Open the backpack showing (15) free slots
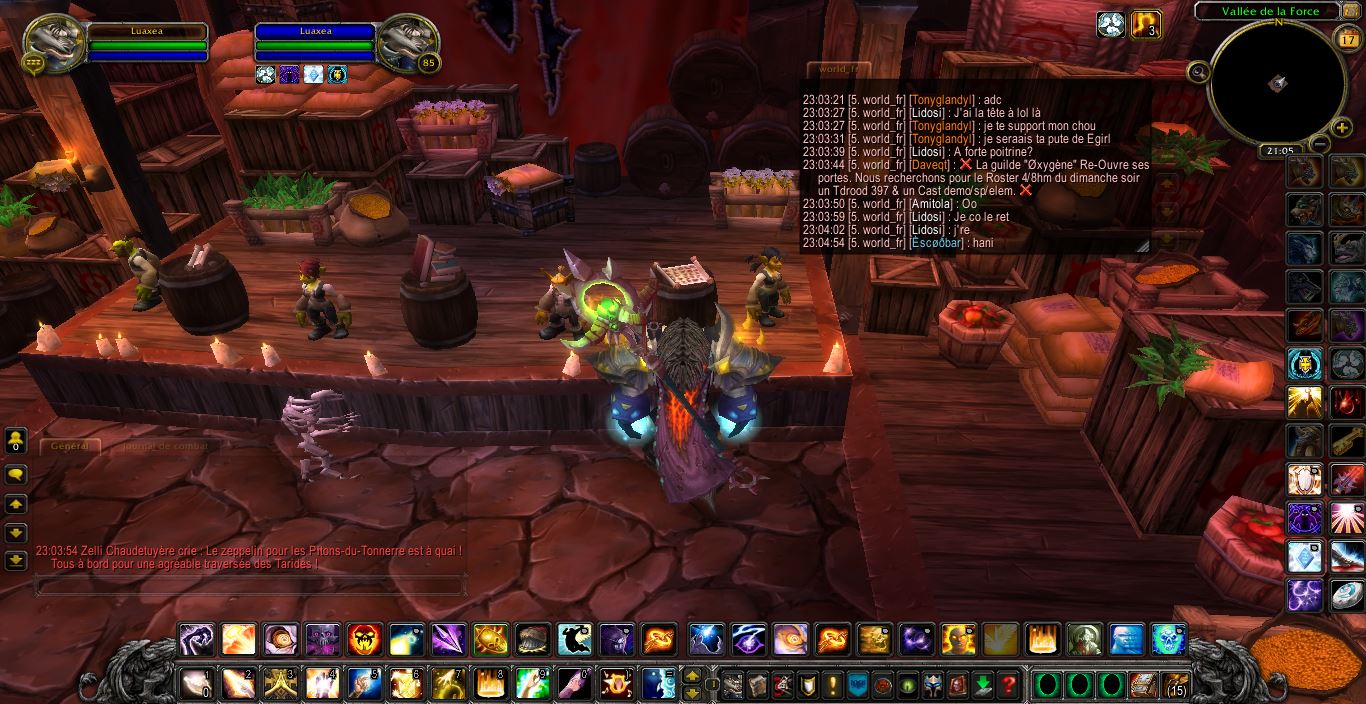This screenshot has height=704, width=1366. click(x=1174, y=685)
